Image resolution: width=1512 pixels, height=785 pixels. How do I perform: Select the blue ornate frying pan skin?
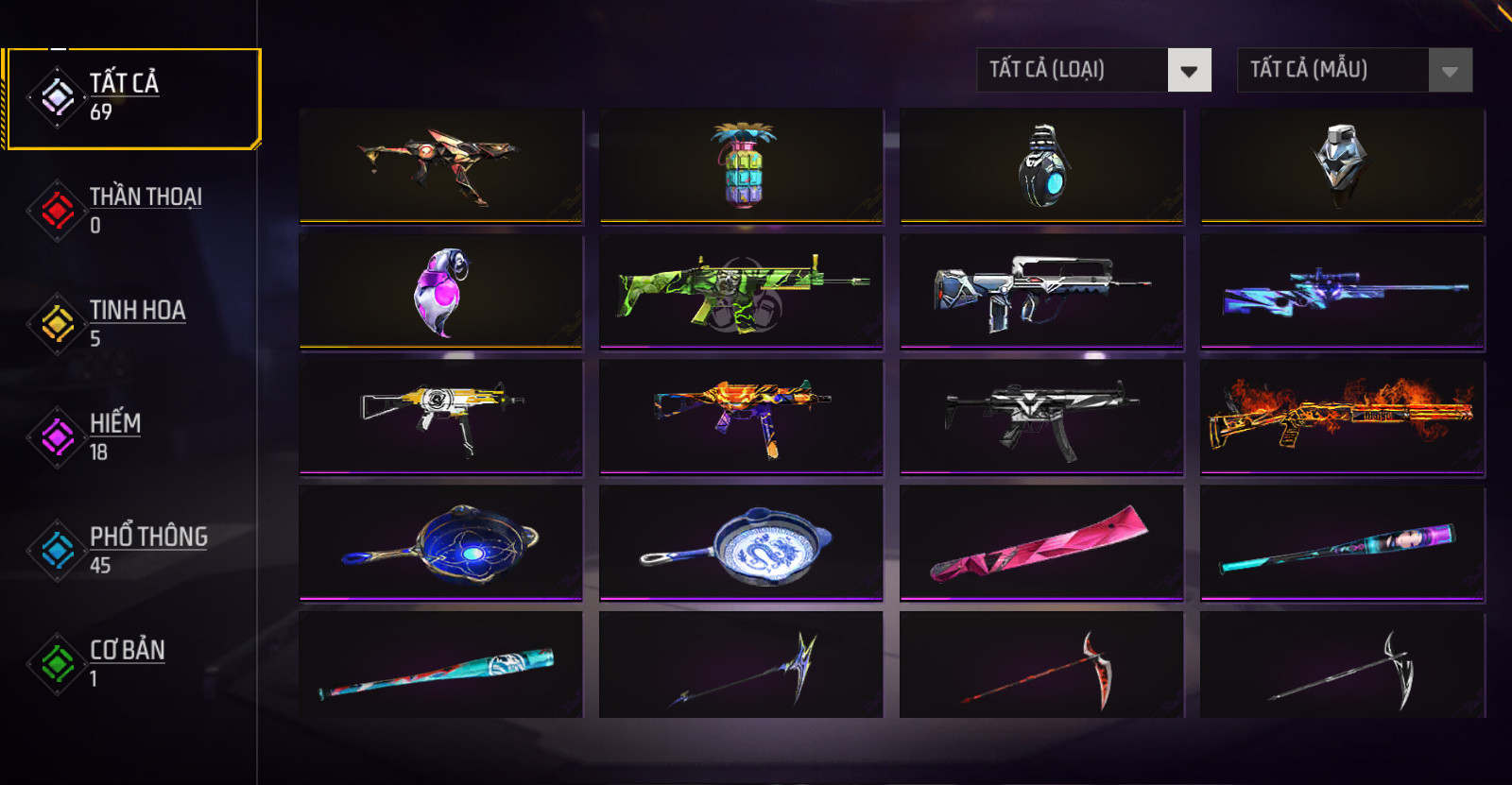click(x=441, y=542)
